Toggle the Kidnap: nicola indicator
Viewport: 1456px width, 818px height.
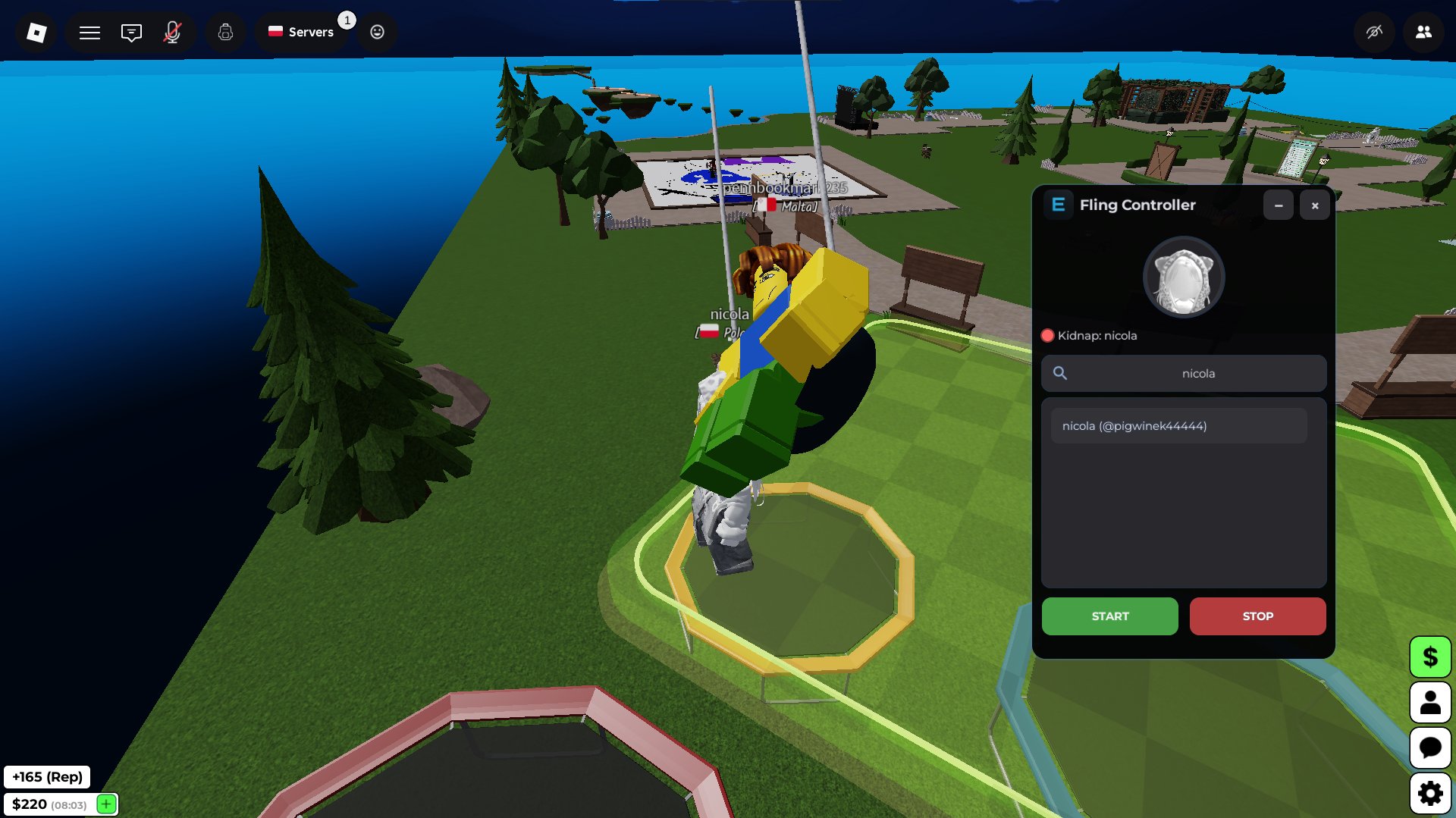tap(1047, 334)
